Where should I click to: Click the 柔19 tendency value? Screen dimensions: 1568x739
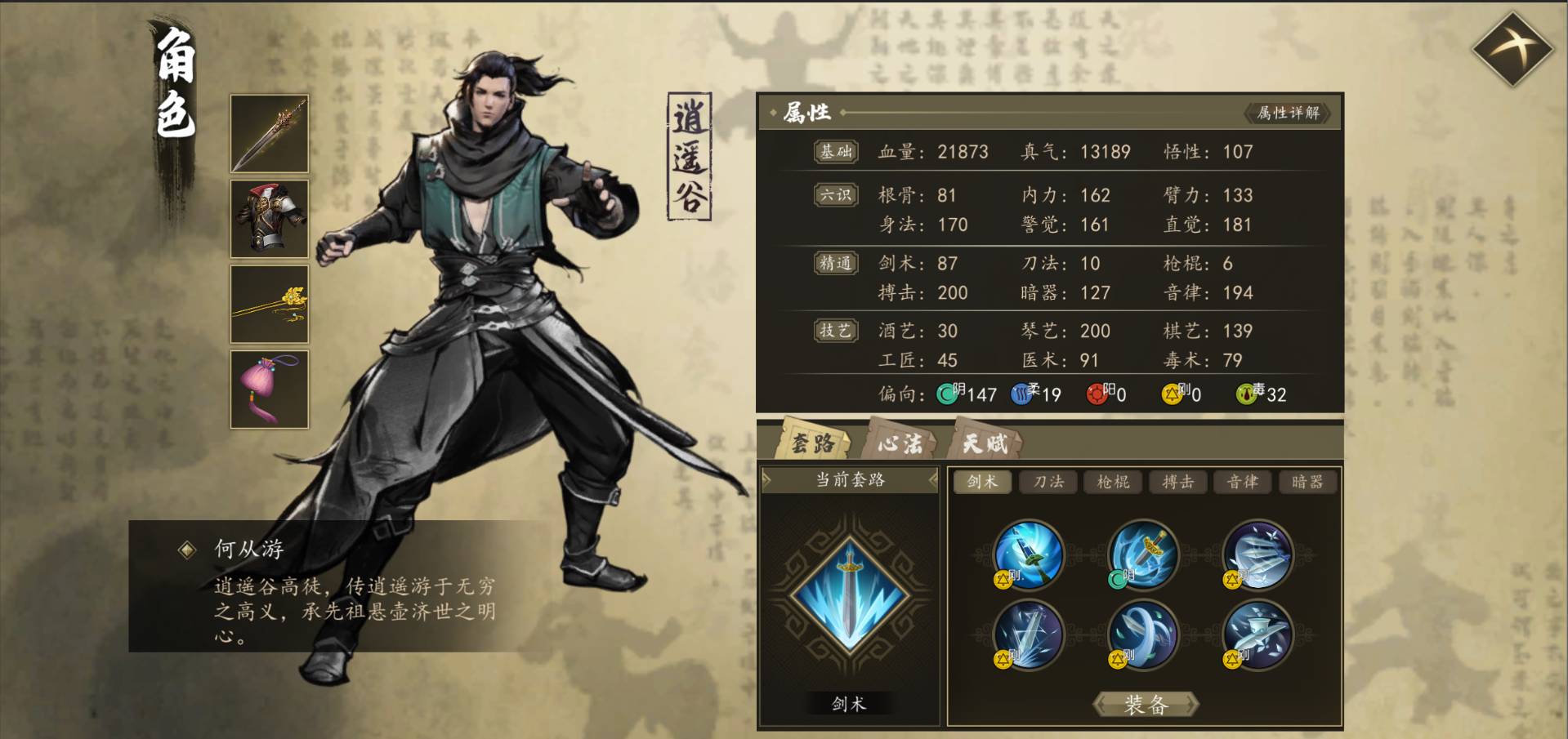pyautogui.click(x=1039, y=394)
